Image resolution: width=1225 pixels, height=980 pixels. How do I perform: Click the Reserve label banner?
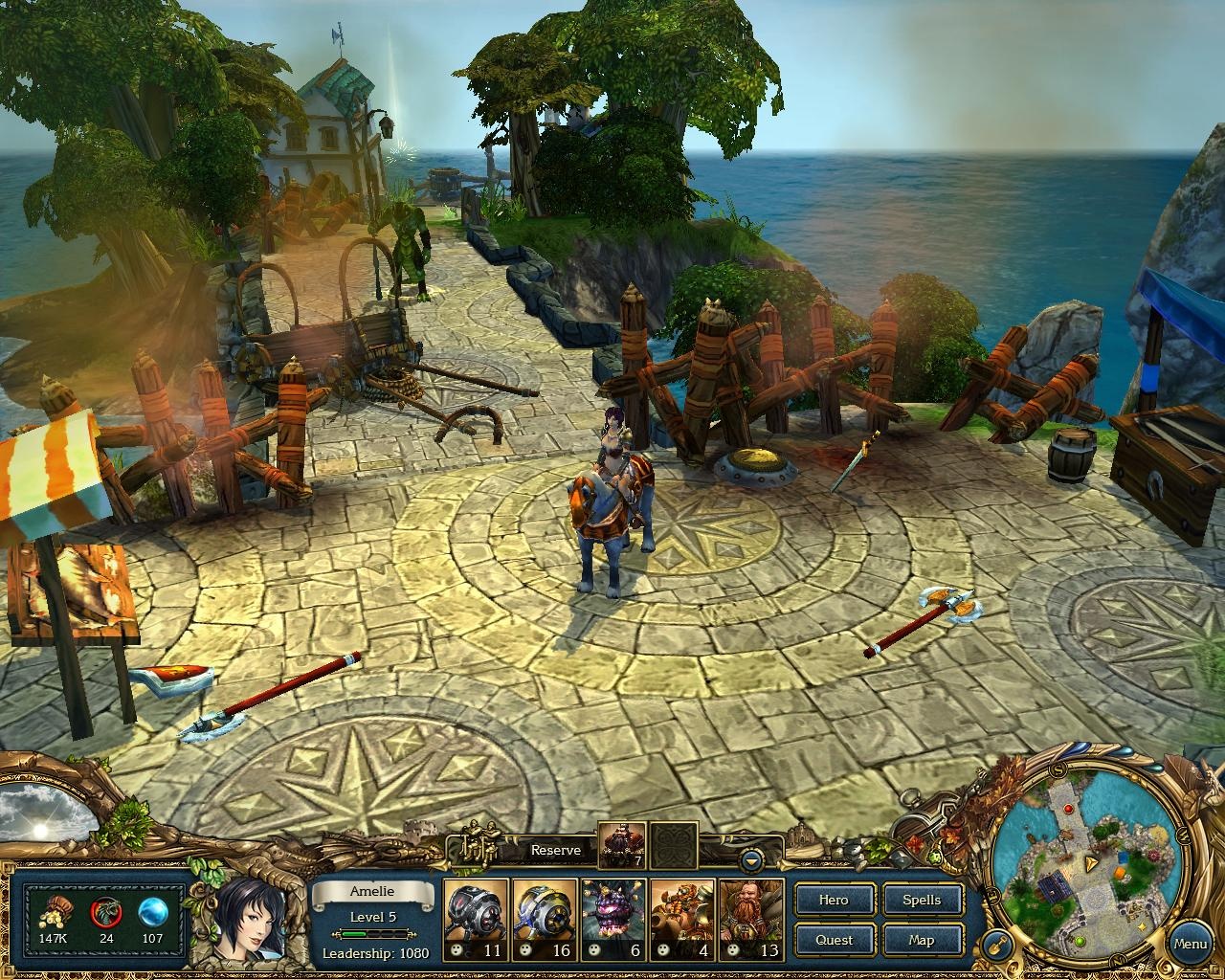tap(556, 850)
